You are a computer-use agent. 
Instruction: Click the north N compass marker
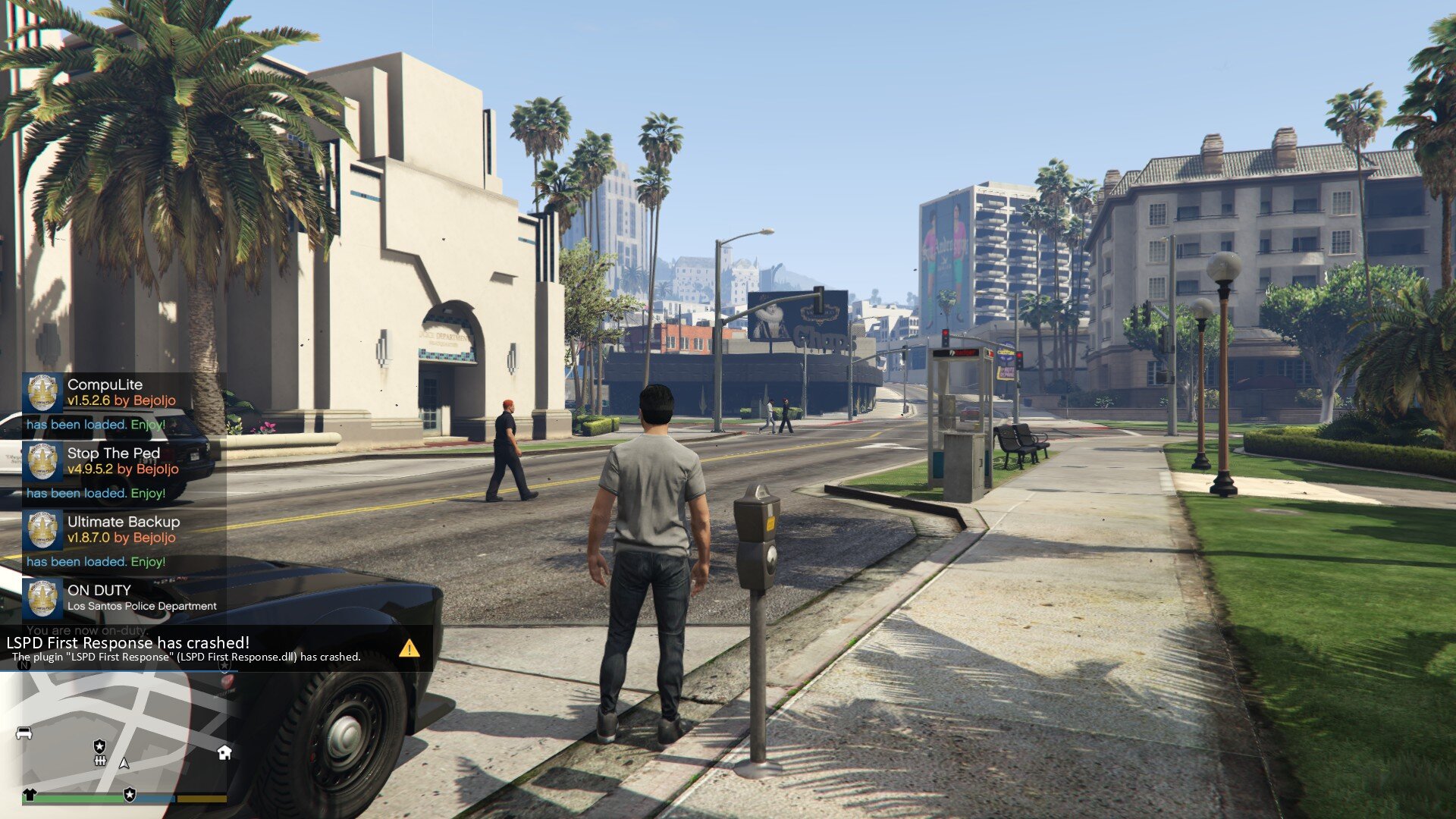click(24, 665)
